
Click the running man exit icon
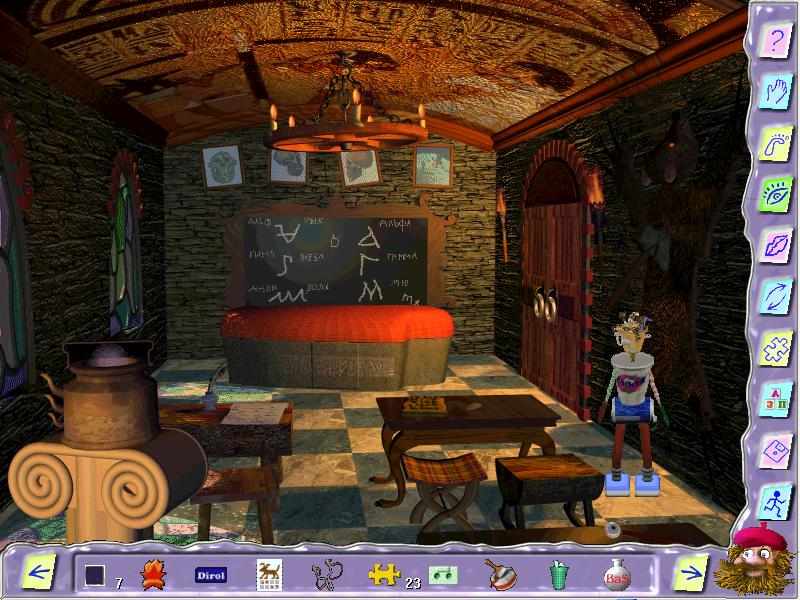coord(773,502)
